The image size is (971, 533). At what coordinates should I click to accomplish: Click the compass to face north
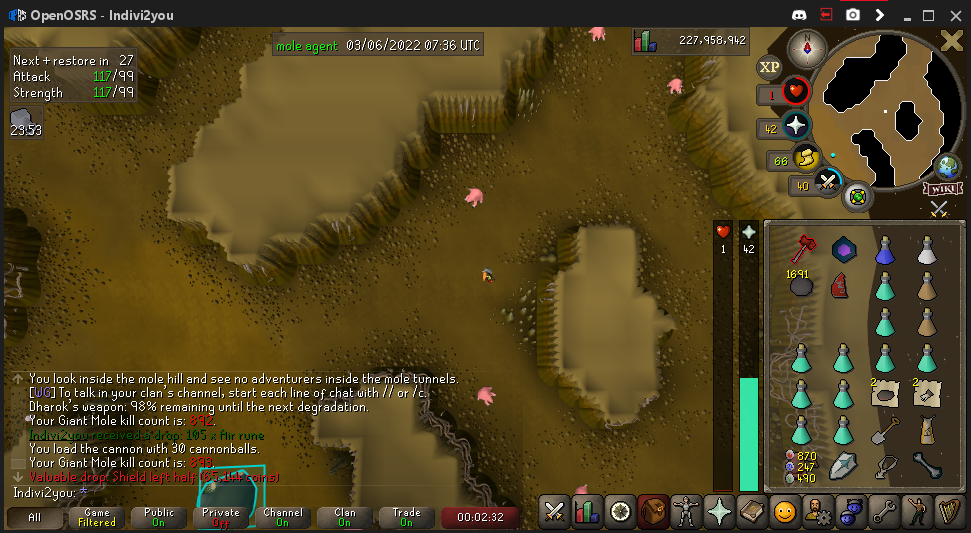pyautogui.click(x=807, y=47)
